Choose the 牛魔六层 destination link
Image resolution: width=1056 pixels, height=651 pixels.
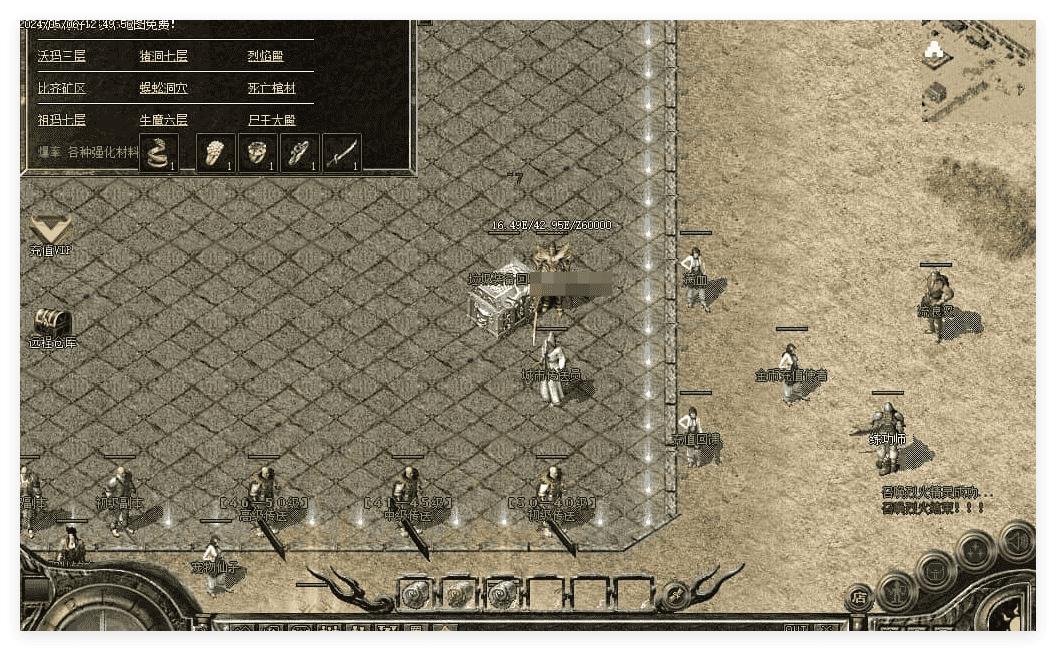(x=163, y=120)
